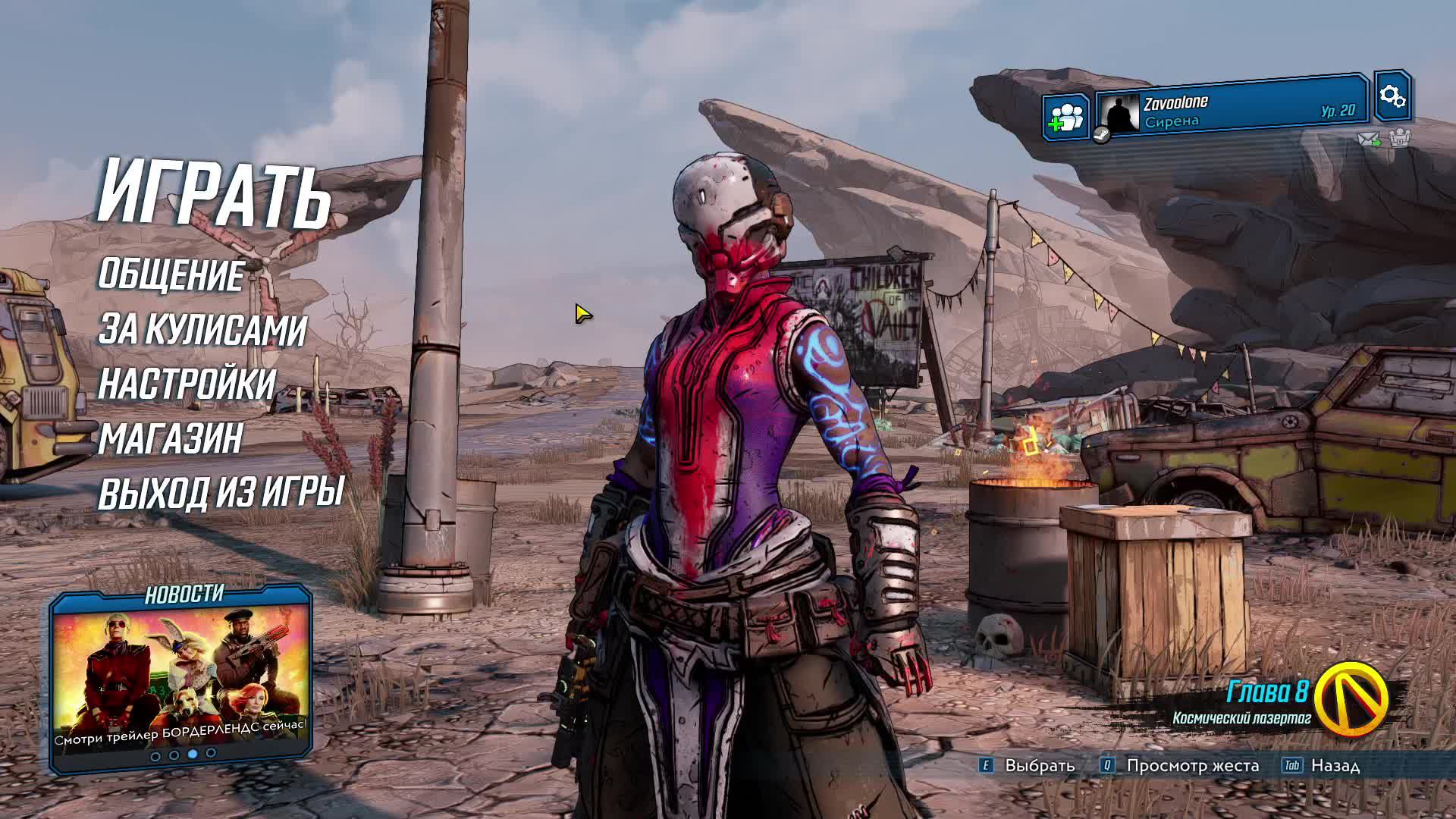Open НАСТРОЙКИ settings
The image size is (1456, 819).
[187, 384]
